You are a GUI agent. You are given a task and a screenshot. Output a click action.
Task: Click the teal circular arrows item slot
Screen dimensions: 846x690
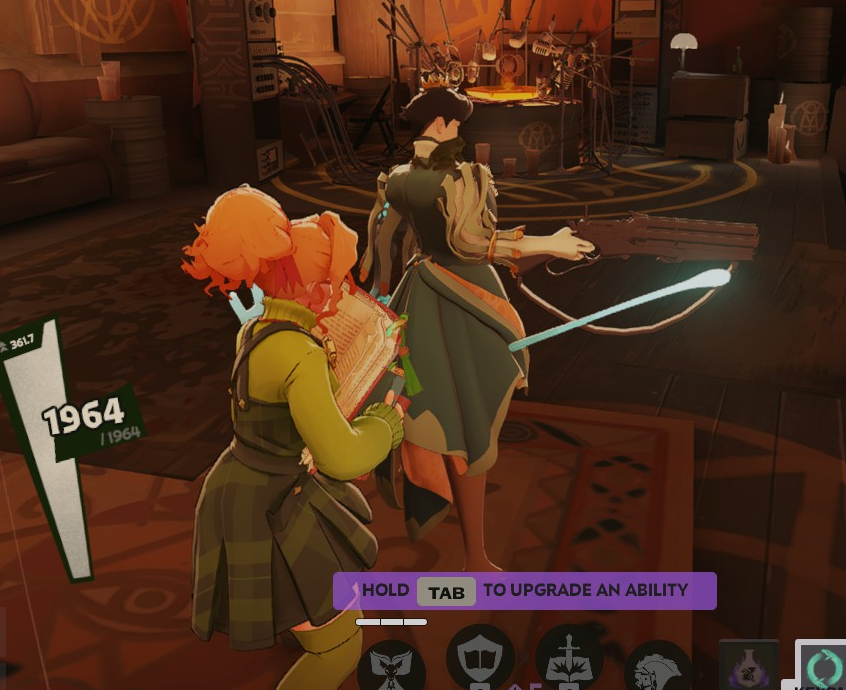tap(823, 666)
